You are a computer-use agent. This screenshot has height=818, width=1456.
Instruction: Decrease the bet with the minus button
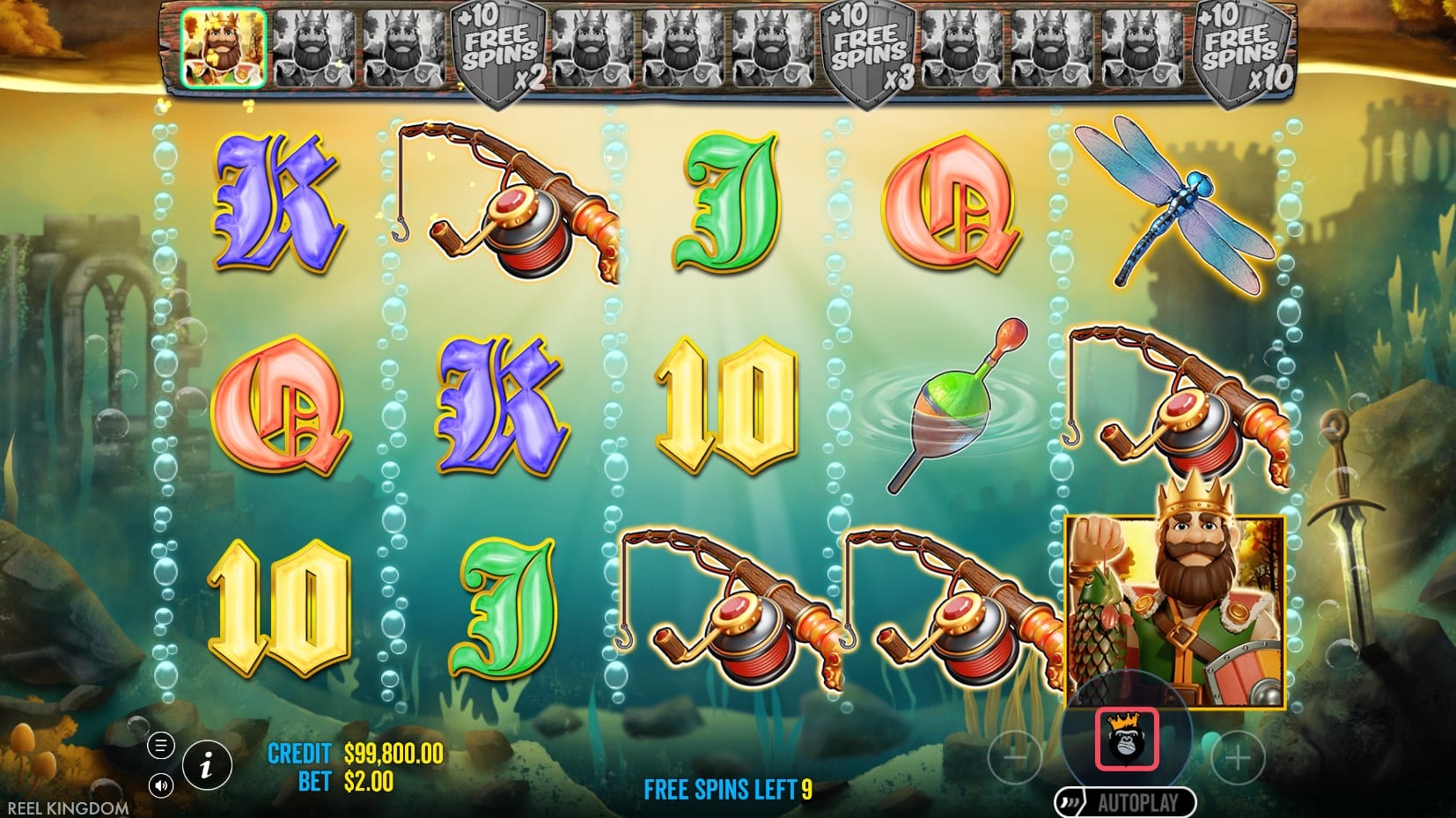[x=1015, y=756]
